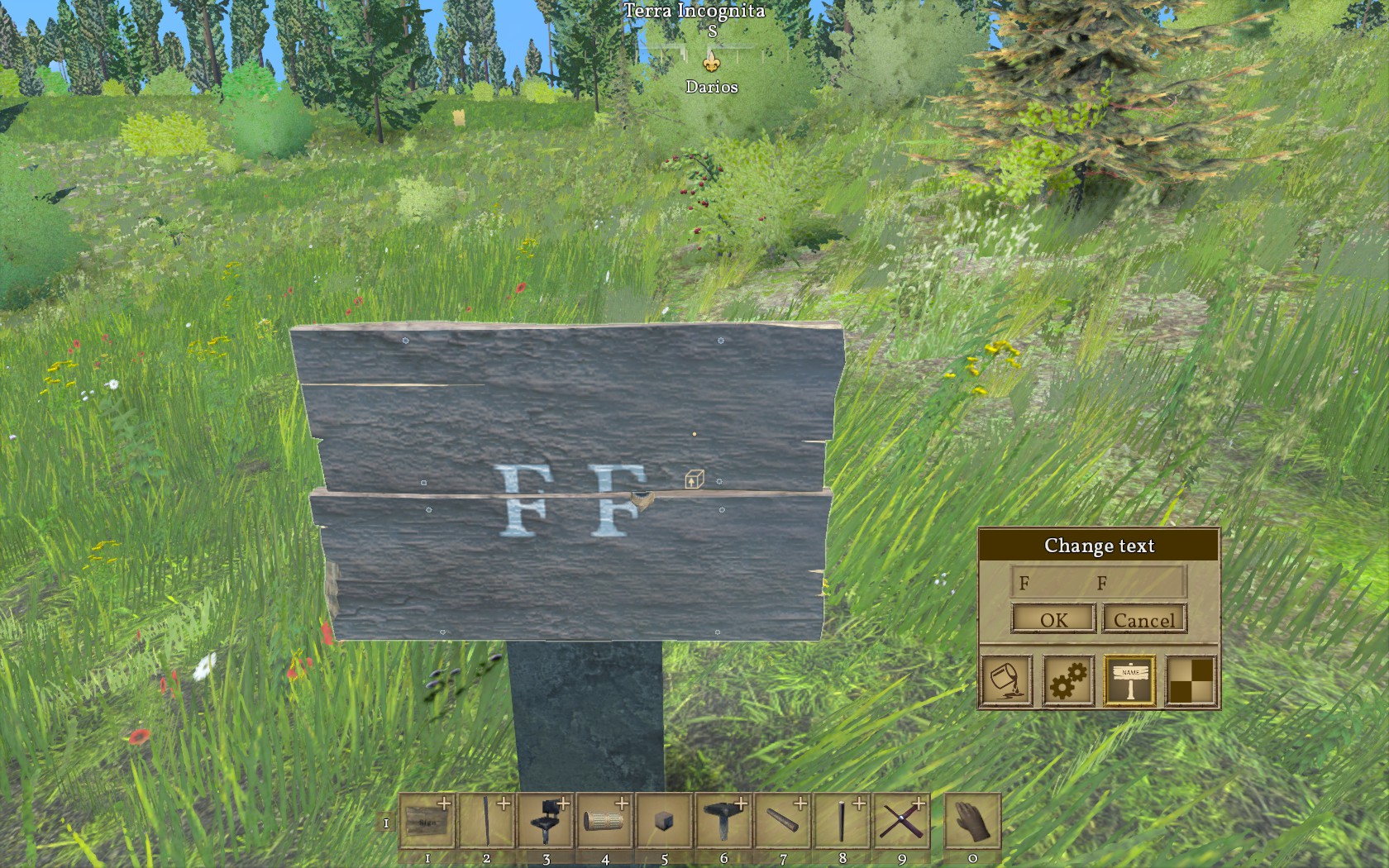
Task: Open the gears settings option
Action: point(1067,680)
